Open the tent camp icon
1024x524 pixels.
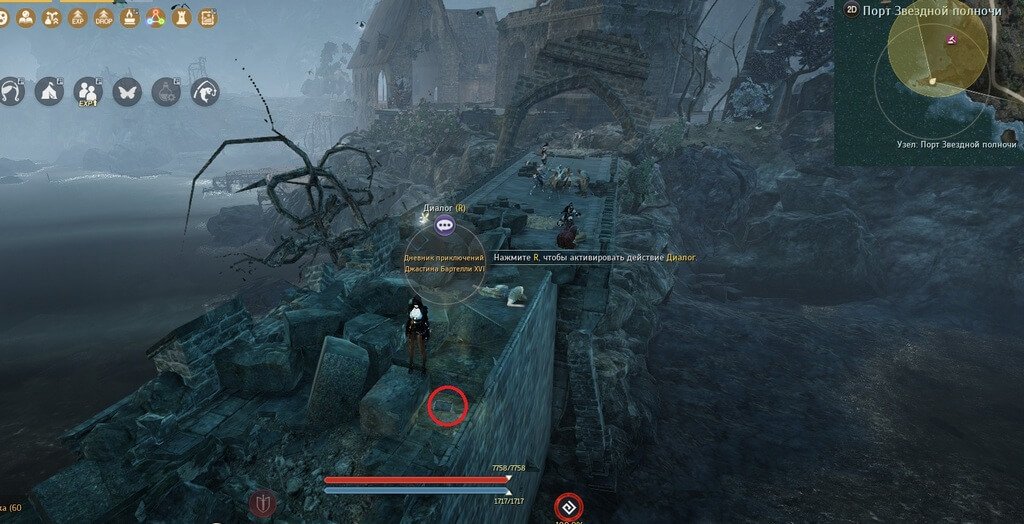point(49,92)
